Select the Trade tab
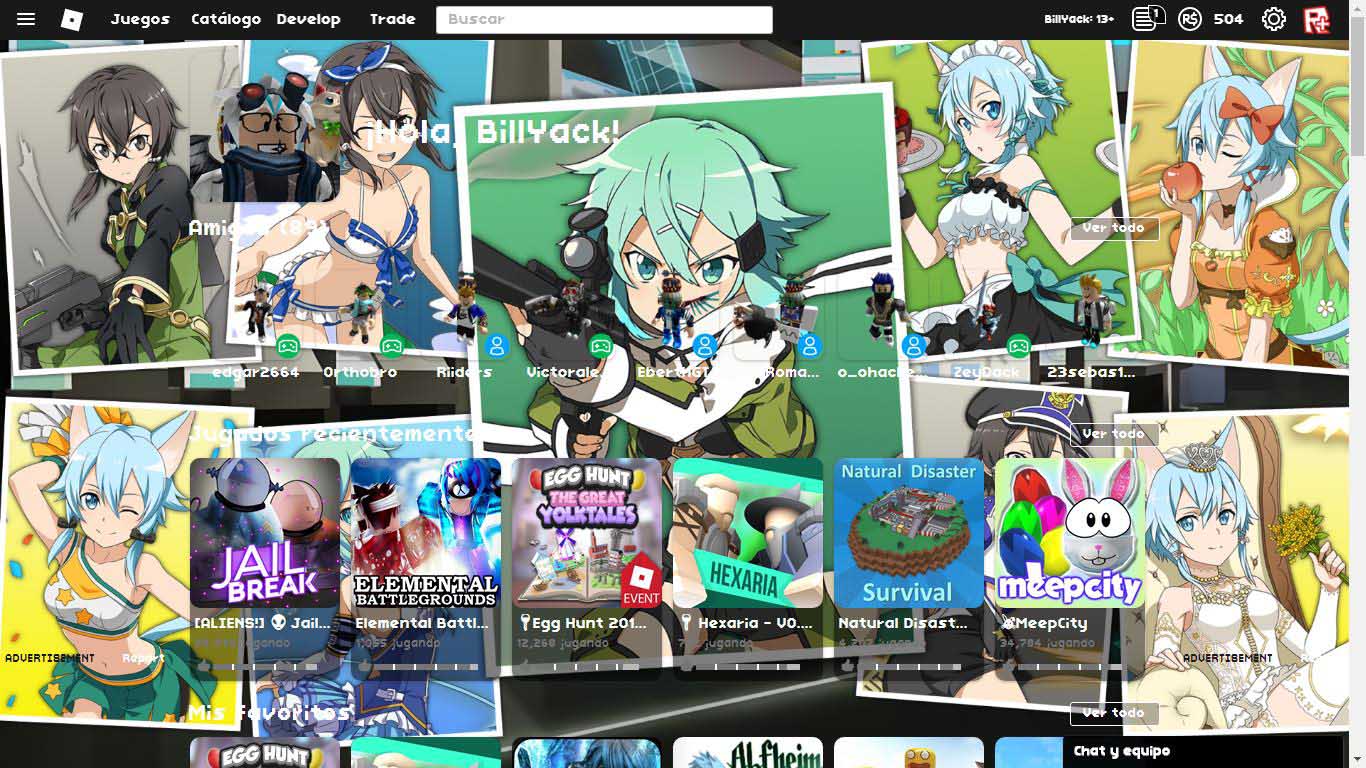Viewport: 1366px width, 768px height. click(392, 18)
